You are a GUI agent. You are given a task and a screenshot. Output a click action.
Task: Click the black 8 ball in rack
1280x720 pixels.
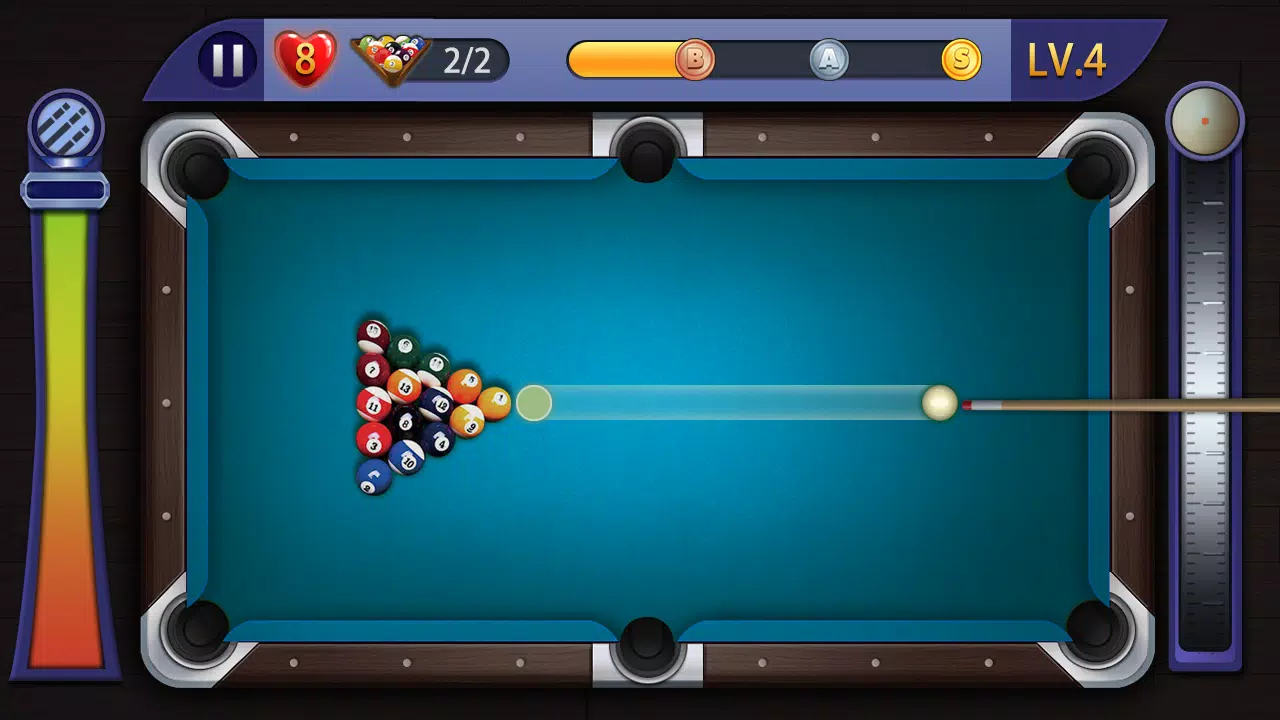point(405,422)
